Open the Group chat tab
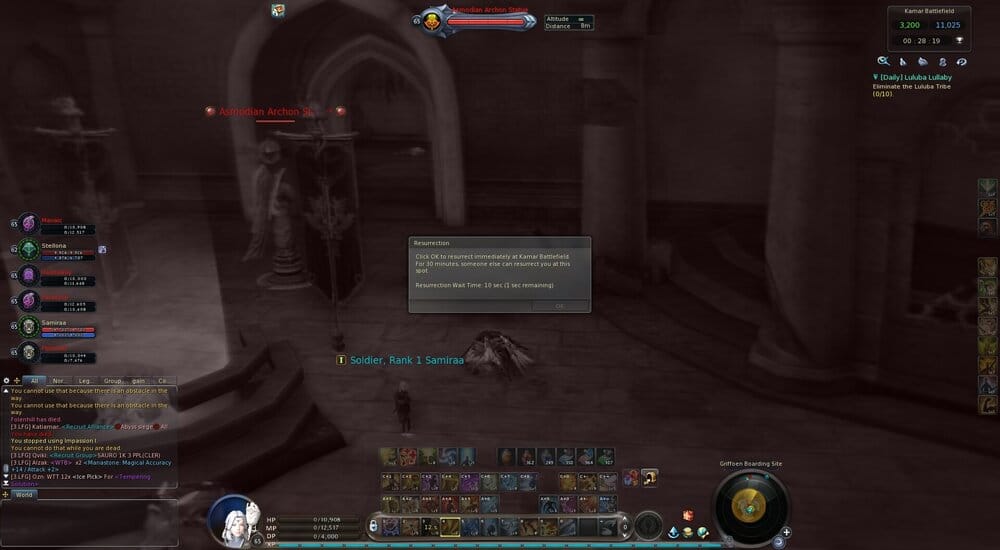 pos(113,380)
